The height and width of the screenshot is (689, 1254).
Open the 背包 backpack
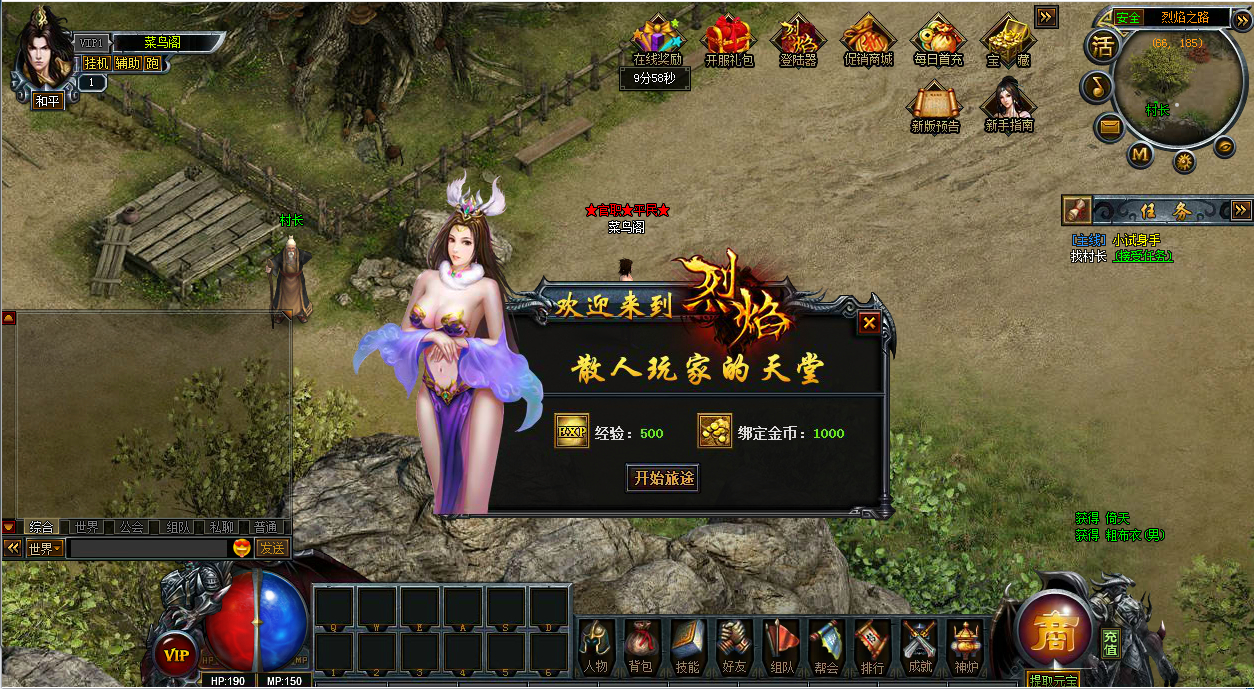tap(640, 645)
